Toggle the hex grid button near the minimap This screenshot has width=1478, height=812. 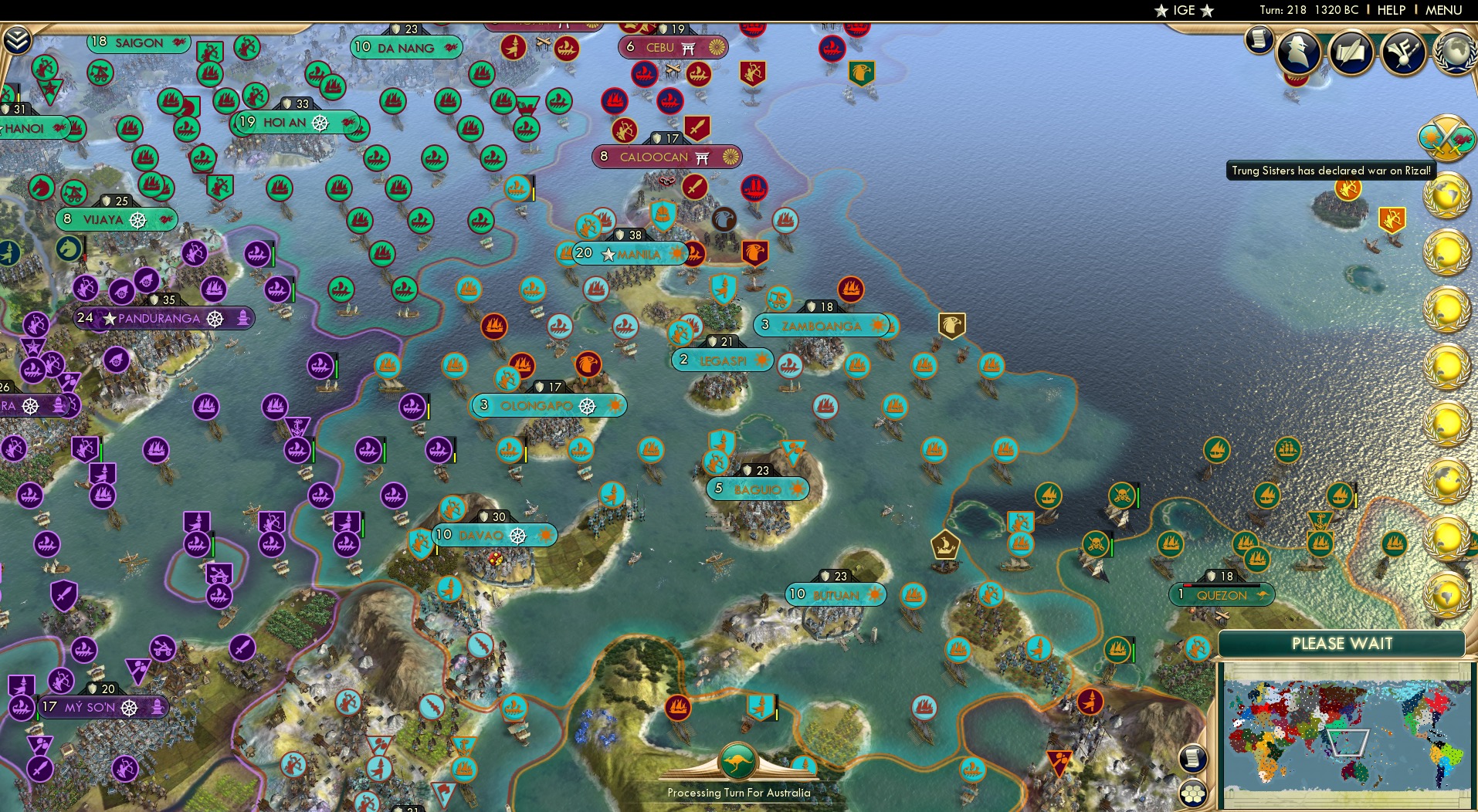(x=1194, y=793)
